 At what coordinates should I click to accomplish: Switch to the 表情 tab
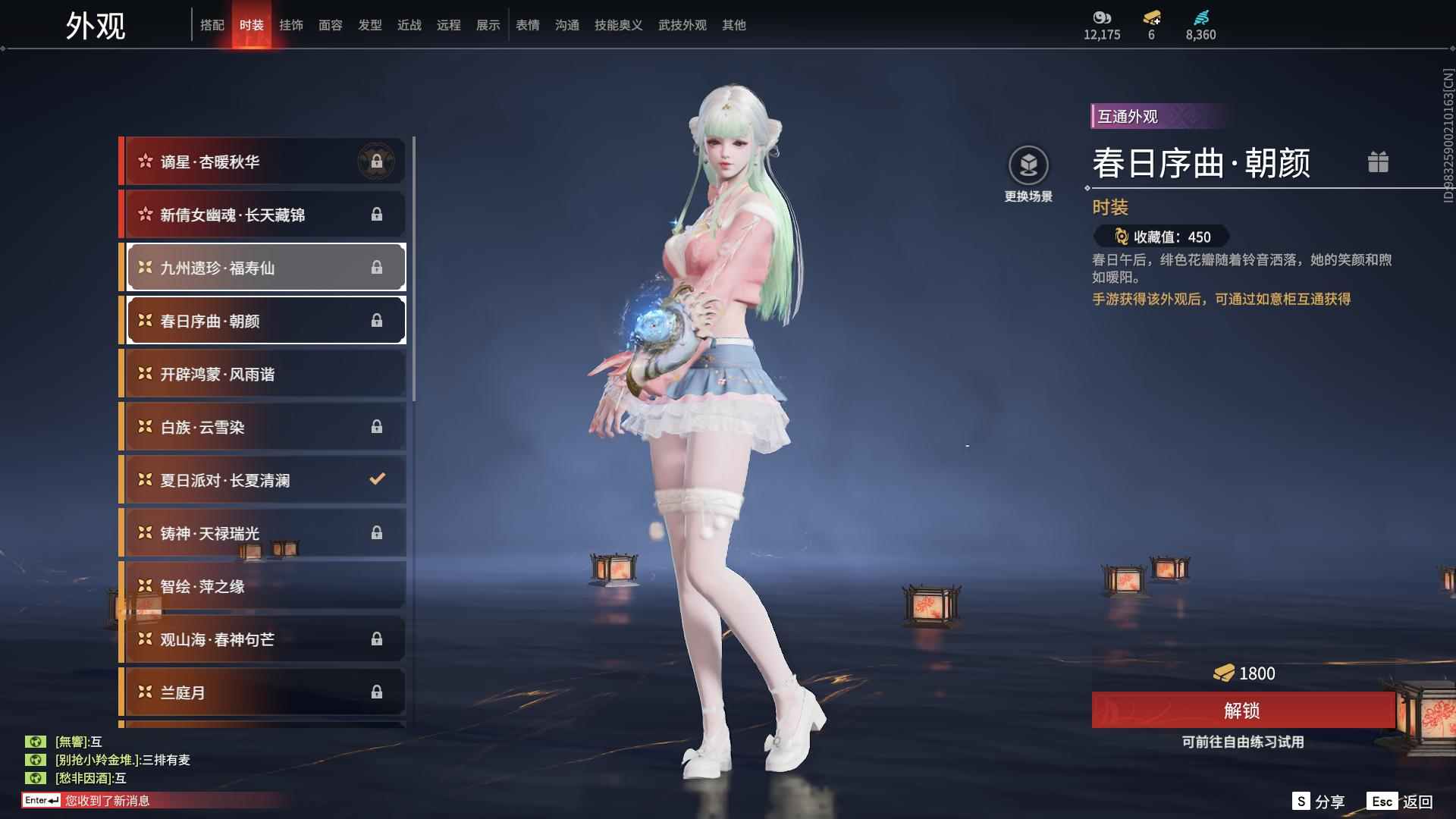tap(527, 24)
